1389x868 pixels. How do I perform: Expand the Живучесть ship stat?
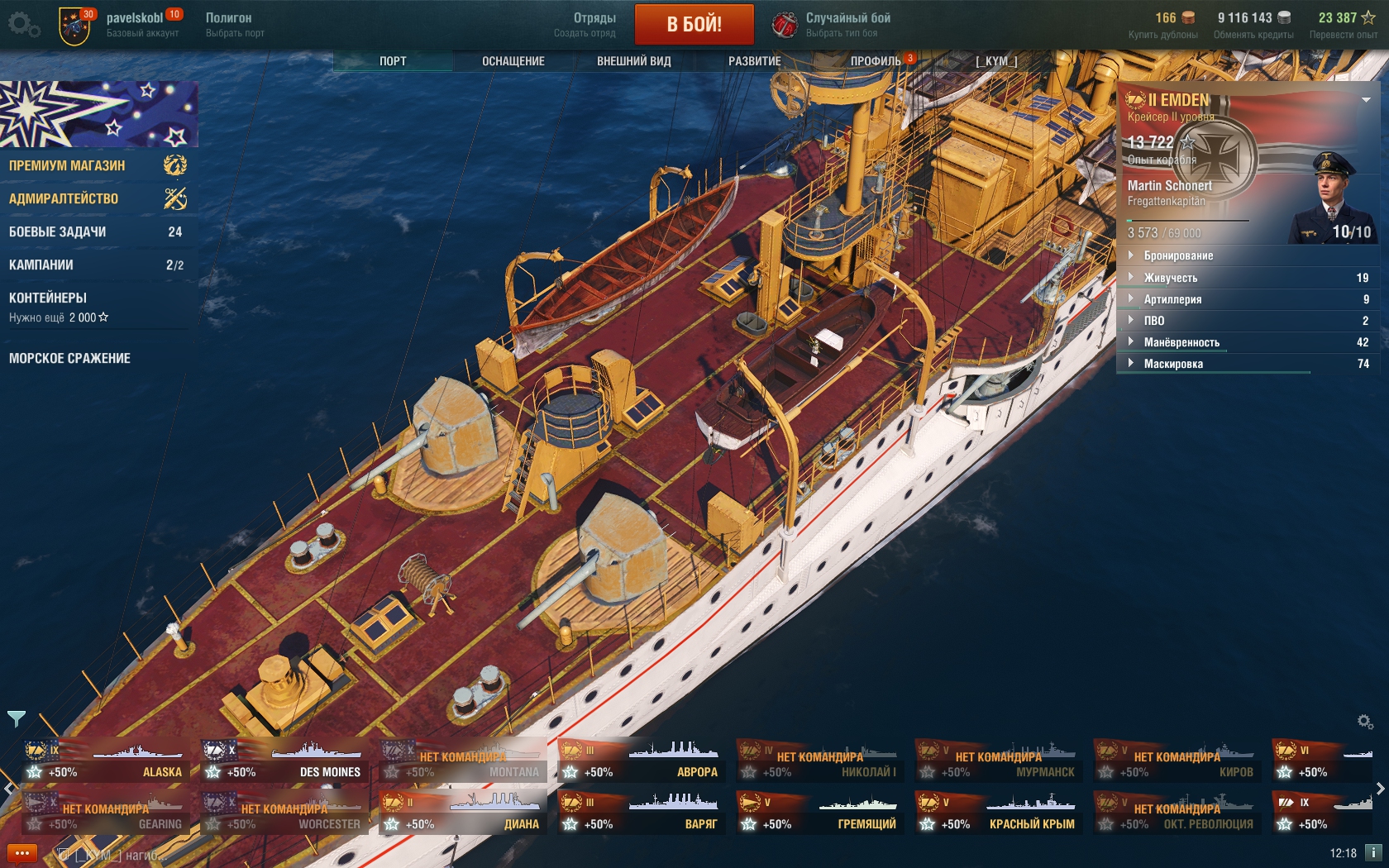pyautogui.click(x=1171, y=278)
